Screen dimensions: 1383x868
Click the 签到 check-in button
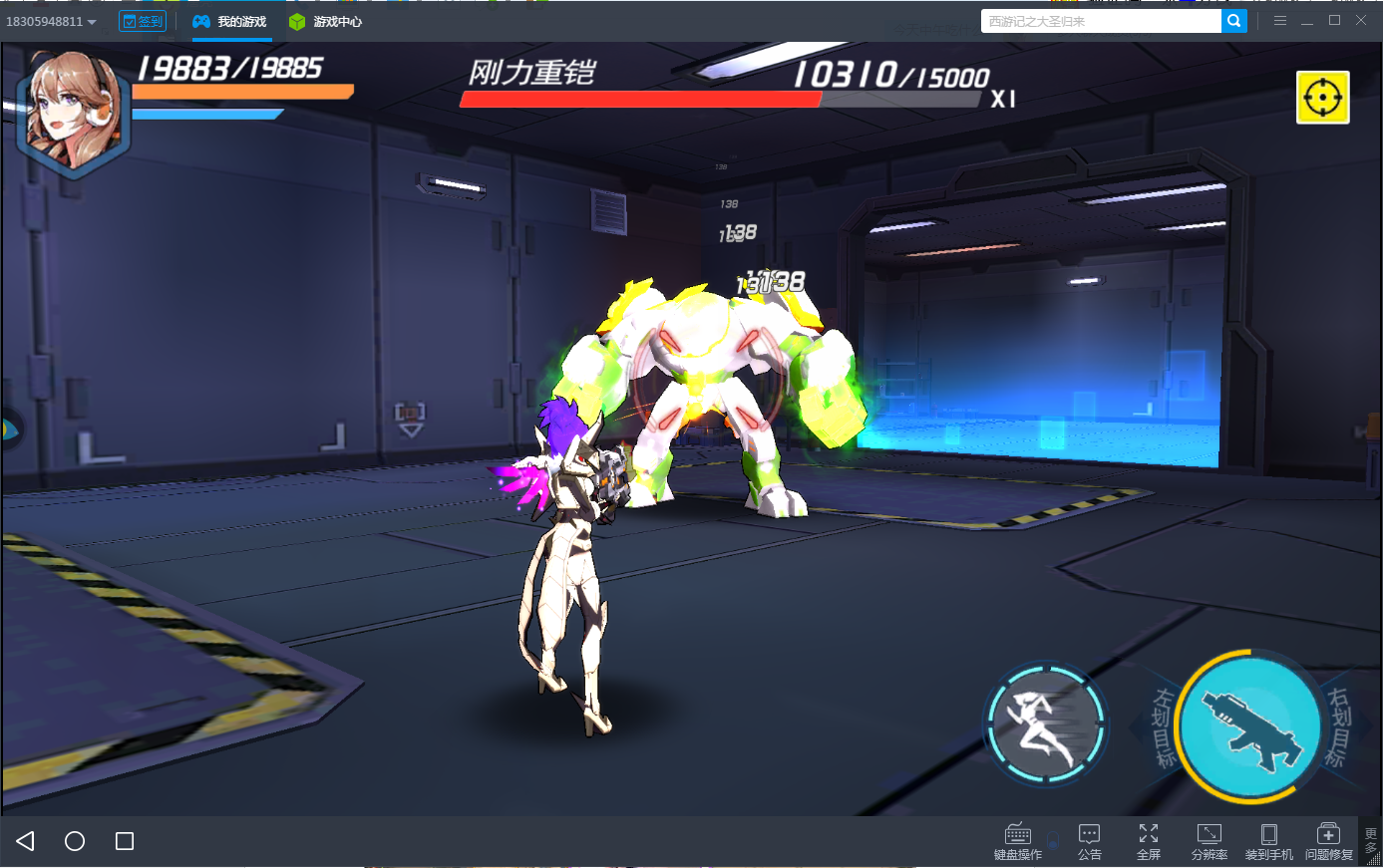coord(143,21)
